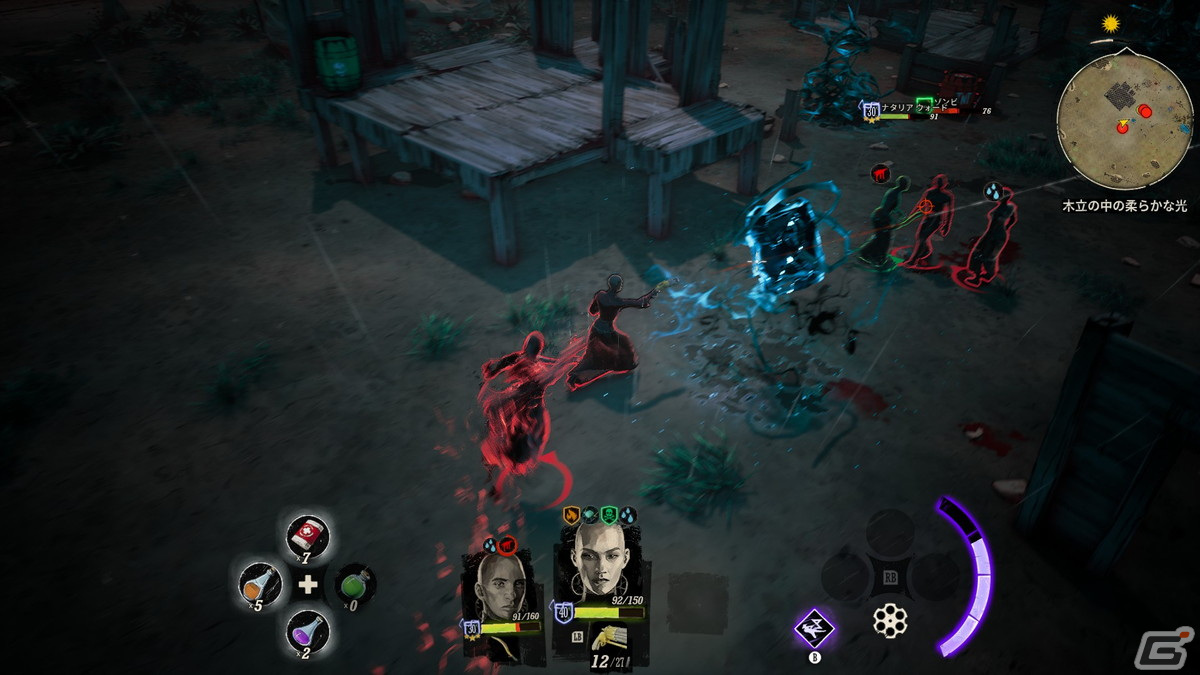The width and height of the screenshot is (1200, 675).
Task: Use the orange potion flask
Action: (x=258, y=584)
